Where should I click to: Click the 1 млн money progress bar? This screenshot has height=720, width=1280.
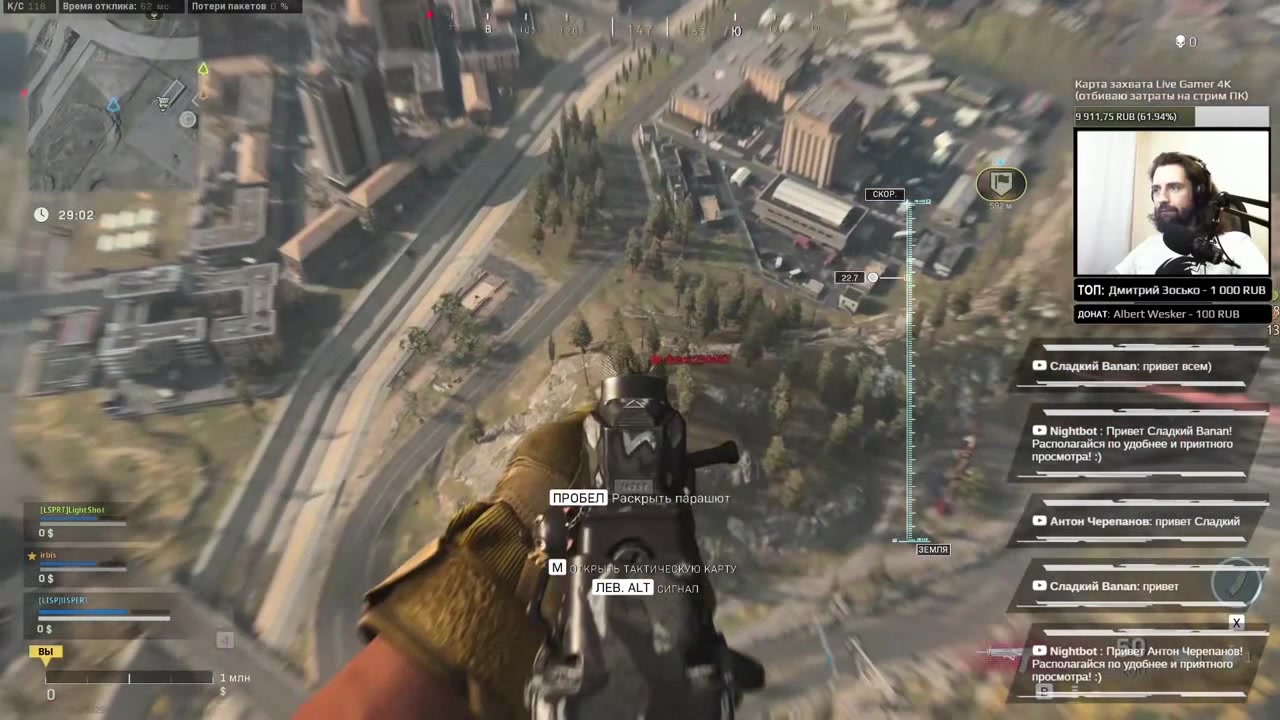pos(130,678)
